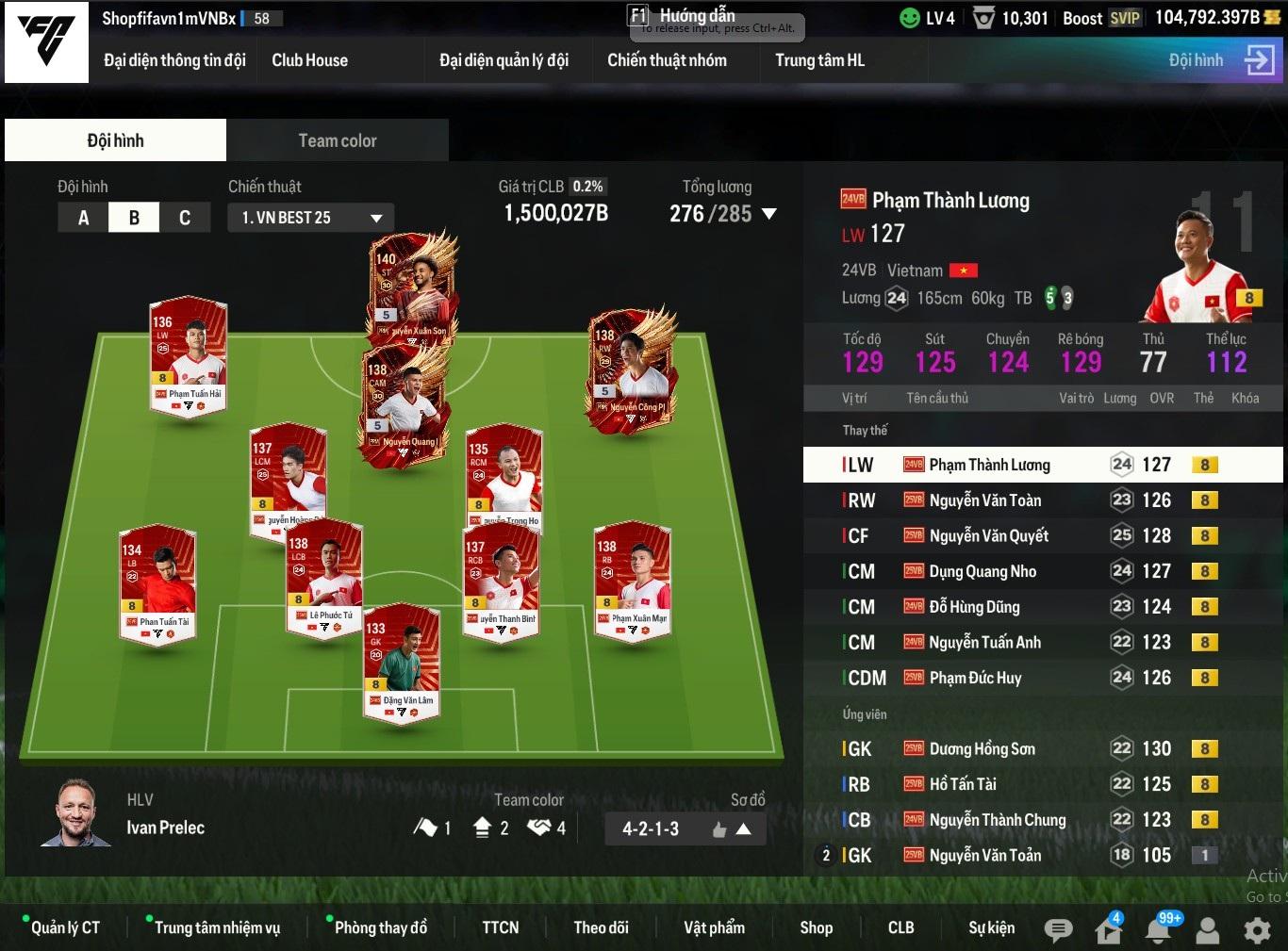This screenshot has width=1288, height=951.
Task: Select squad slot A
Action: tap(83, 218)
